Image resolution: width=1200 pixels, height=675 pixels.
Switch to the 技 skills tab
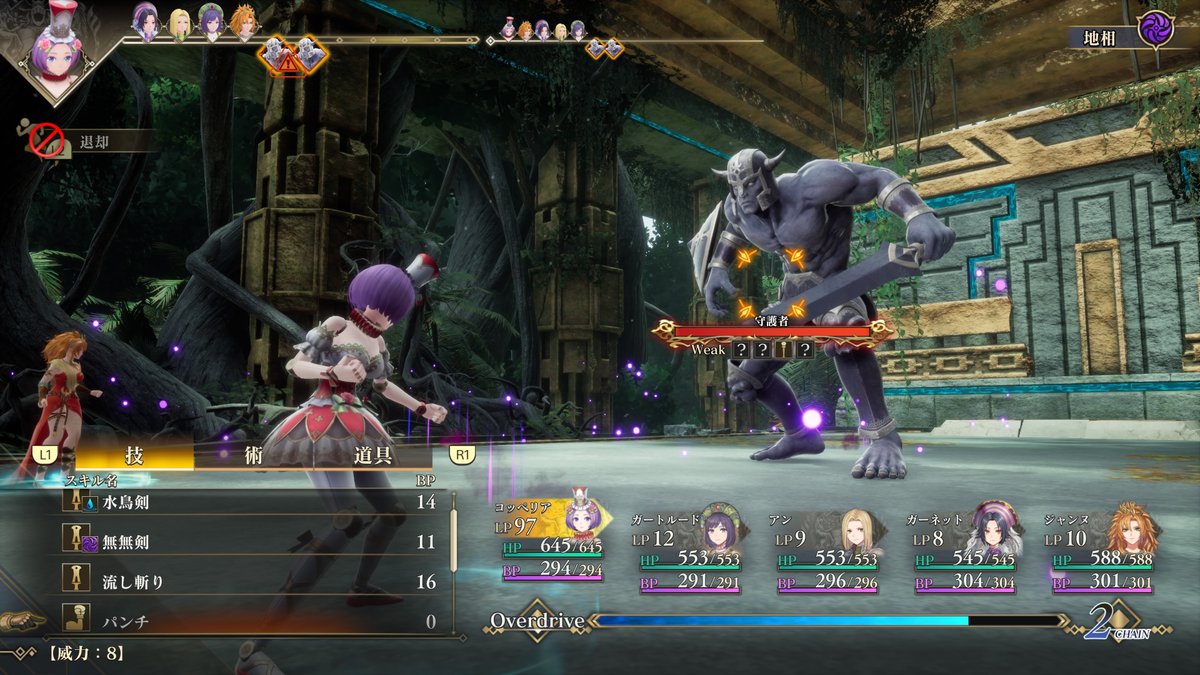click(134, 455)
